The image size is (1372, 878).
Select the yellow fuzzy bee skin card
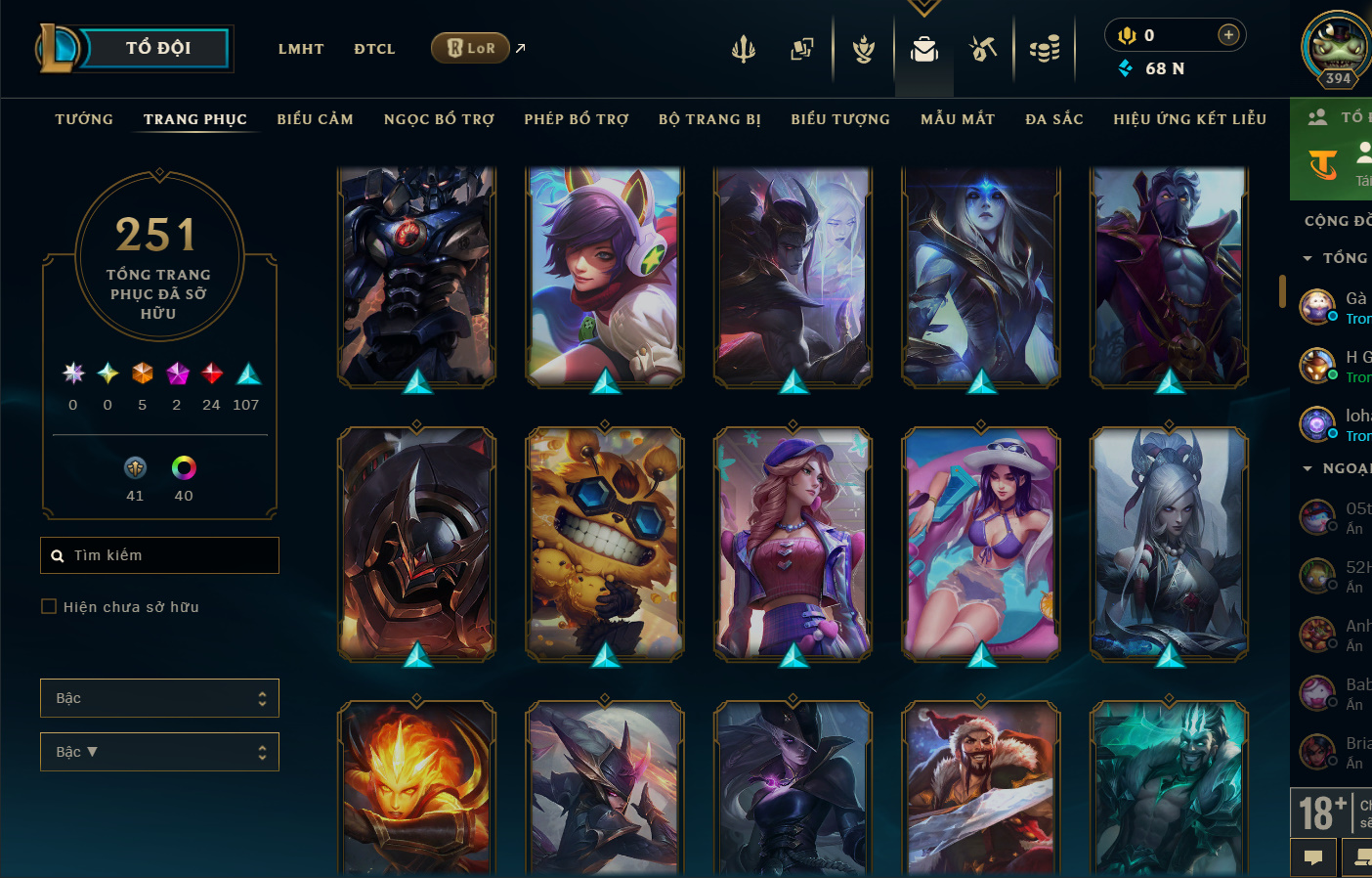[x=605, y=544]
